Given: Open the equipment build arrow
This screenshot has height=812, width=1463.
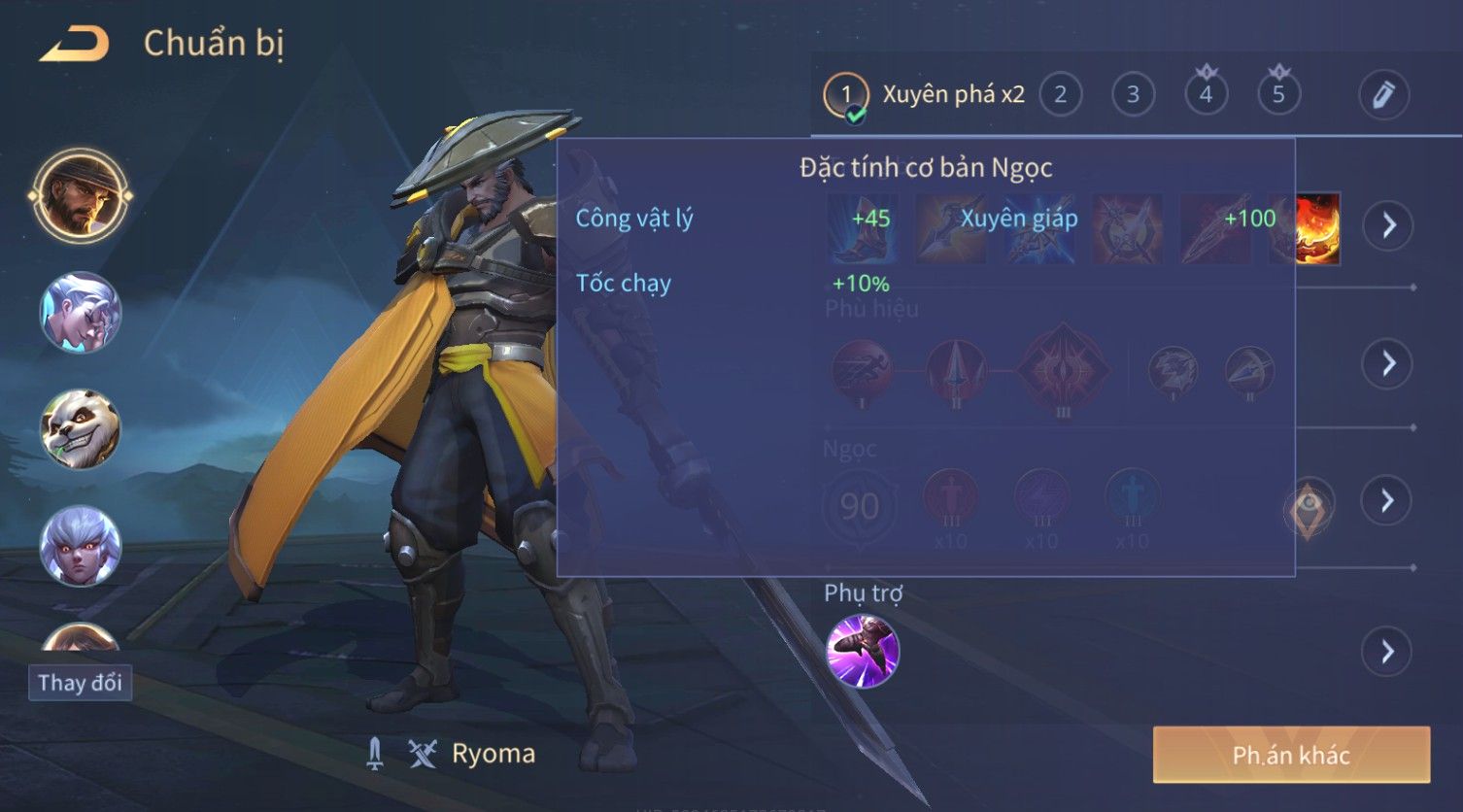Looking at the screenshot, I should pyautogui.click(x=1387, y=225).
